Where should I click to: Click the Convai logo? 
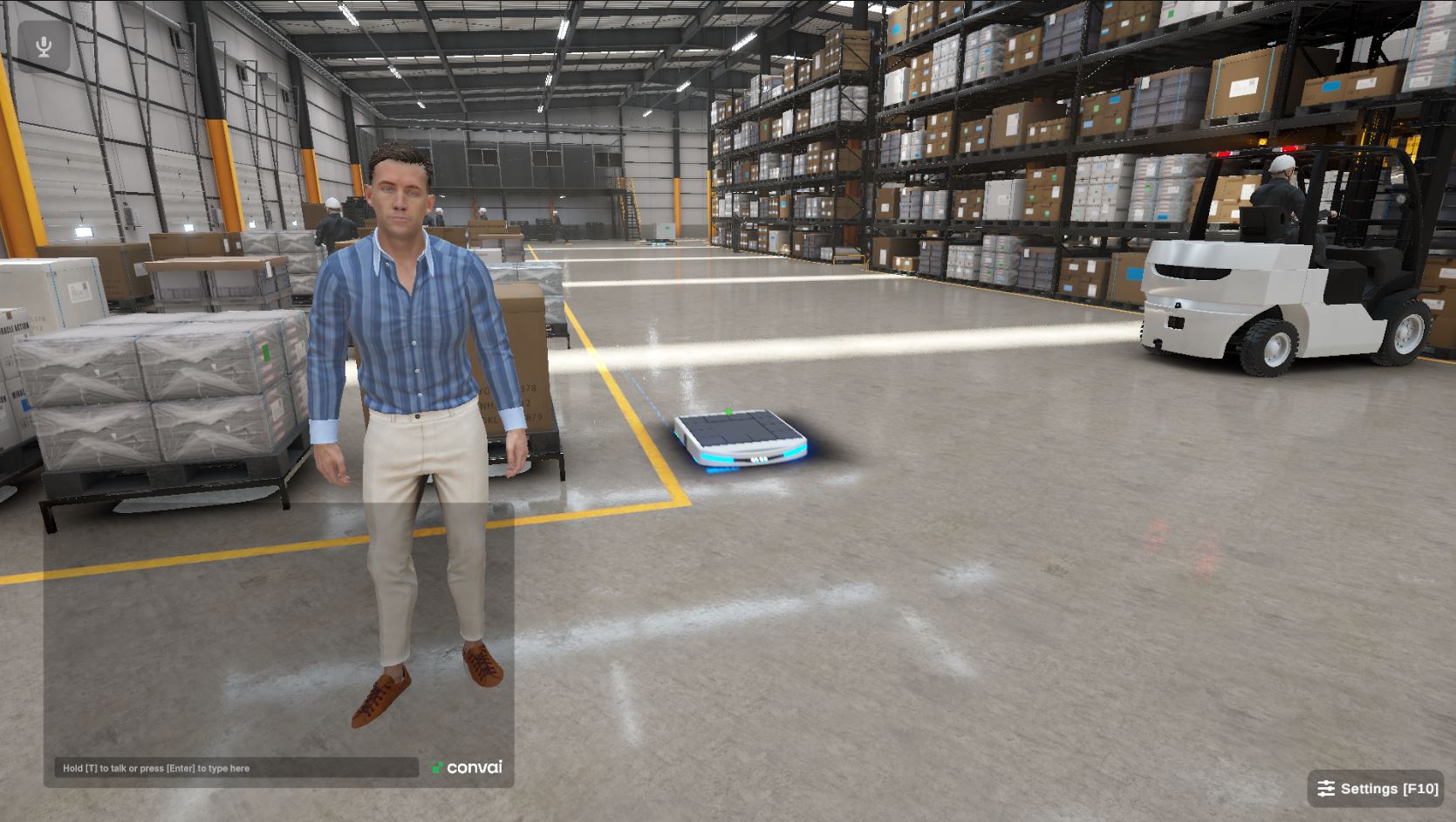coord(466,768)
